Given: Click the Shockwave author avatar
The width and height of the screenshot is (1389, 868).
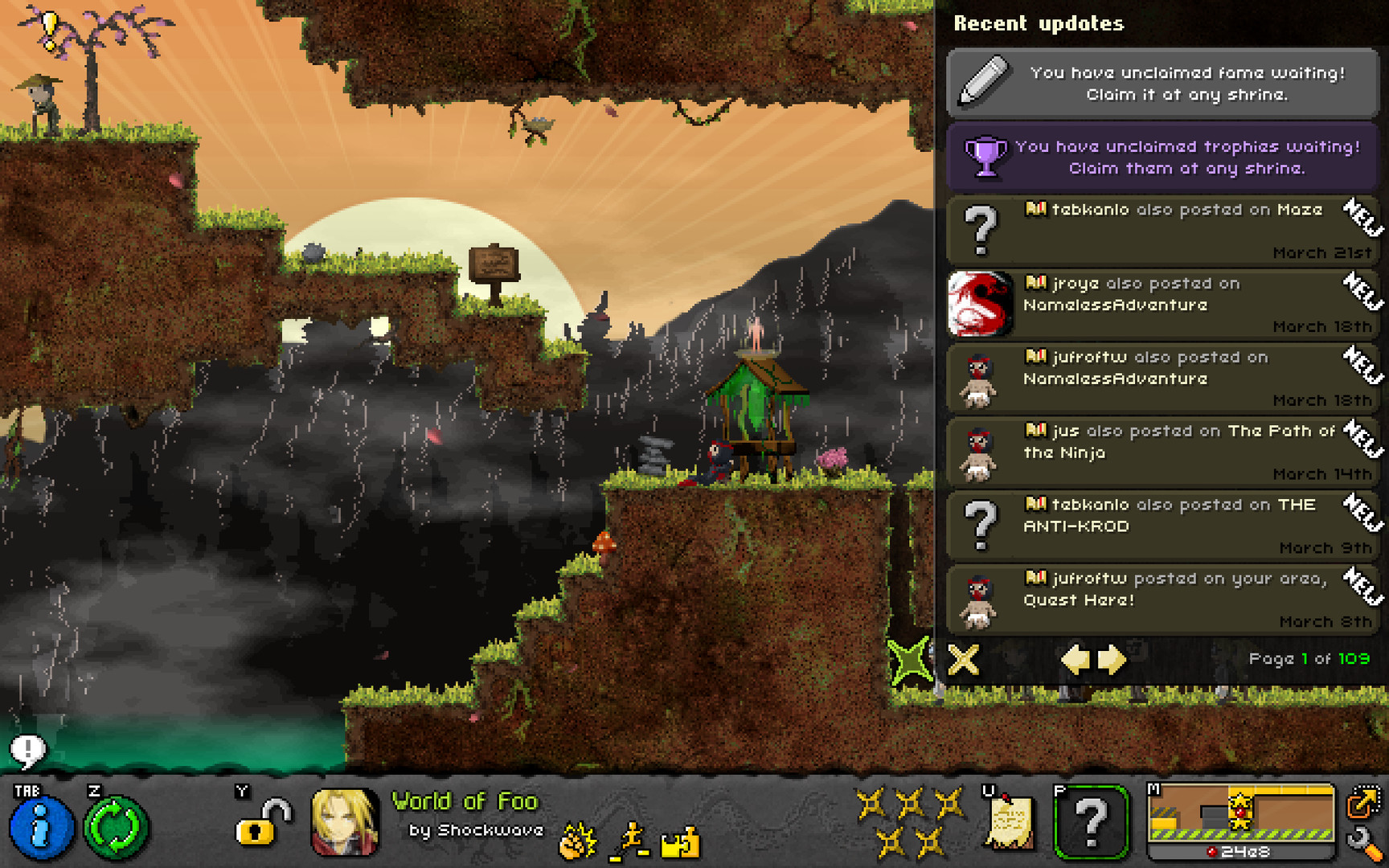Looking at the screenshot, I should [344, 821].
